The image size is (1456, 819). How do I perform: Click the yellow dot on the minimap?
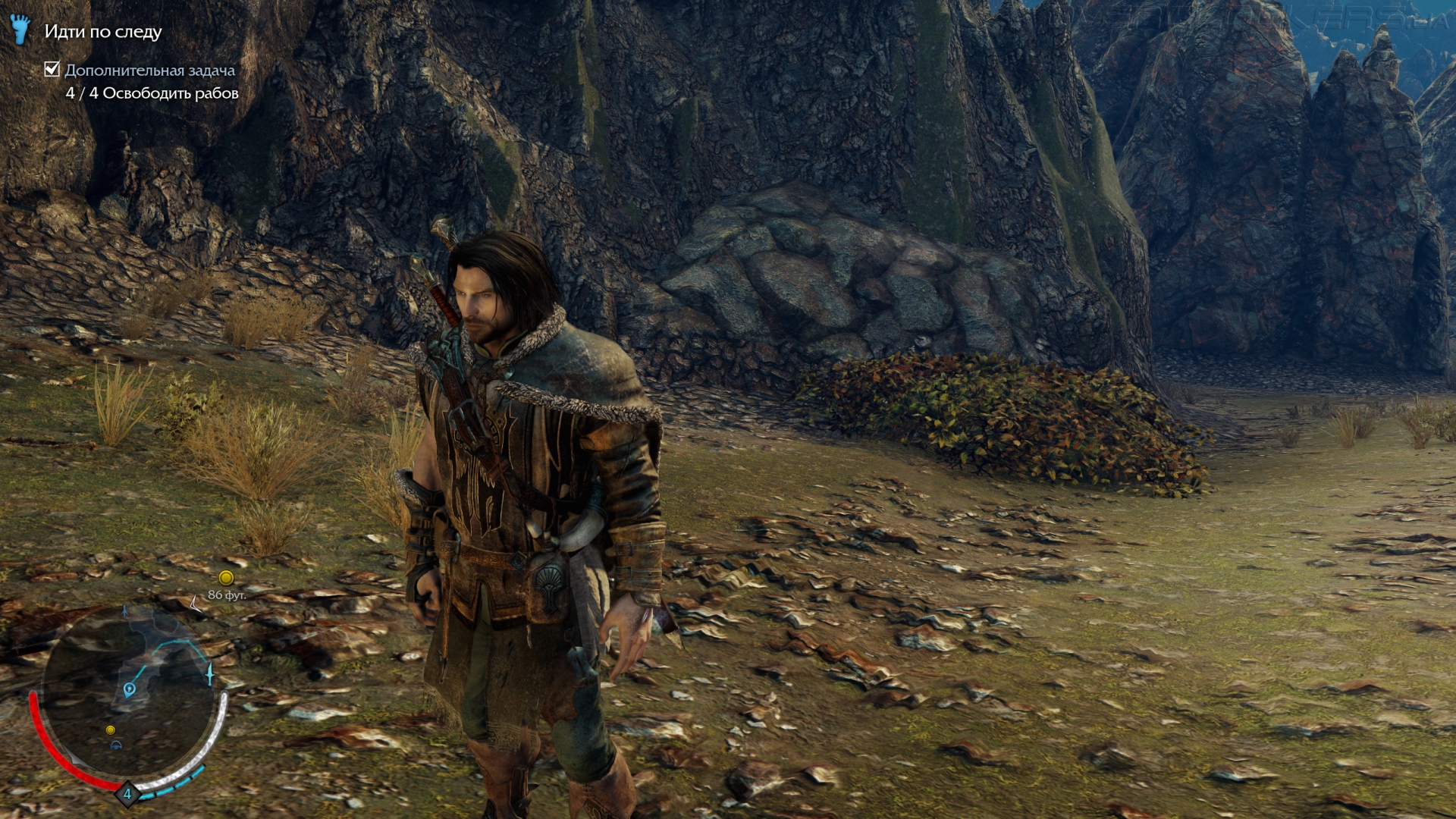tap(111, 730)
